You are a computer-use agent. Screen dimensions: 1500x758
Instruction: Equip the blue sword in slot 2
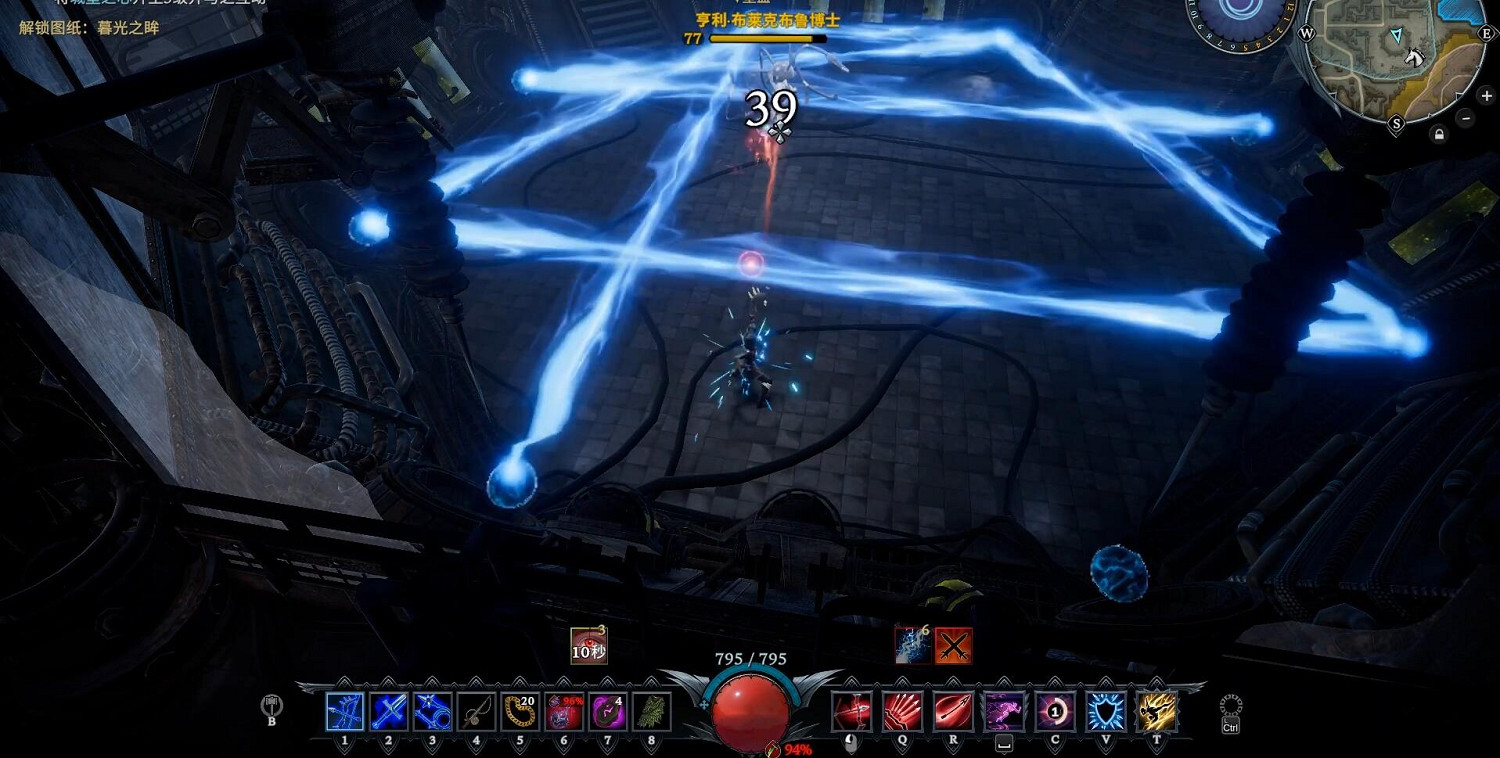pos(389,712)
